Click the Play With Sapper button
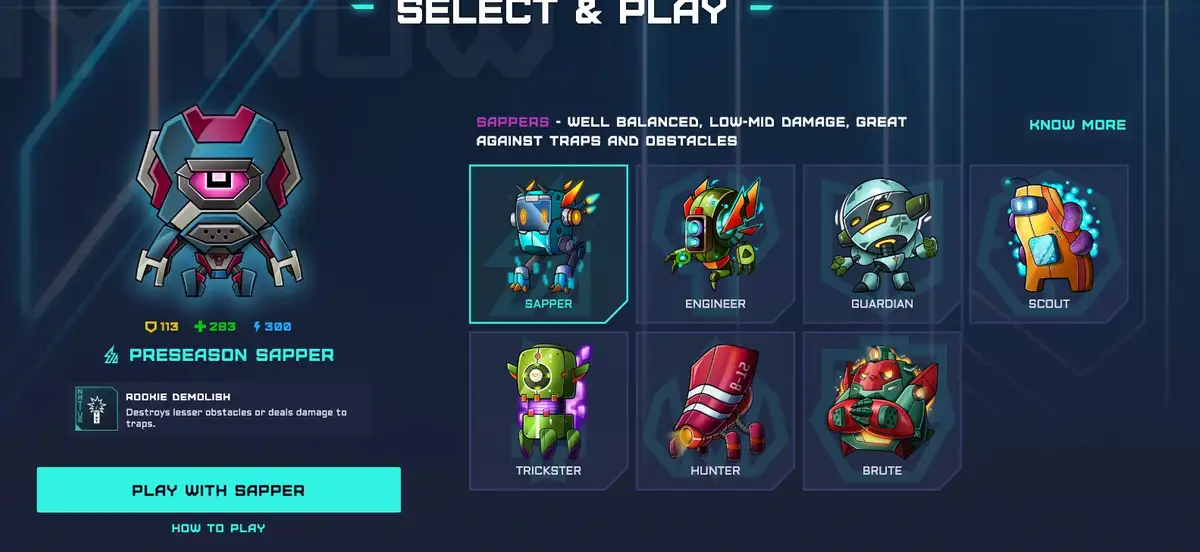Image resolution: width=1200 pixels, height=552 pixels. tap(218, 490)
